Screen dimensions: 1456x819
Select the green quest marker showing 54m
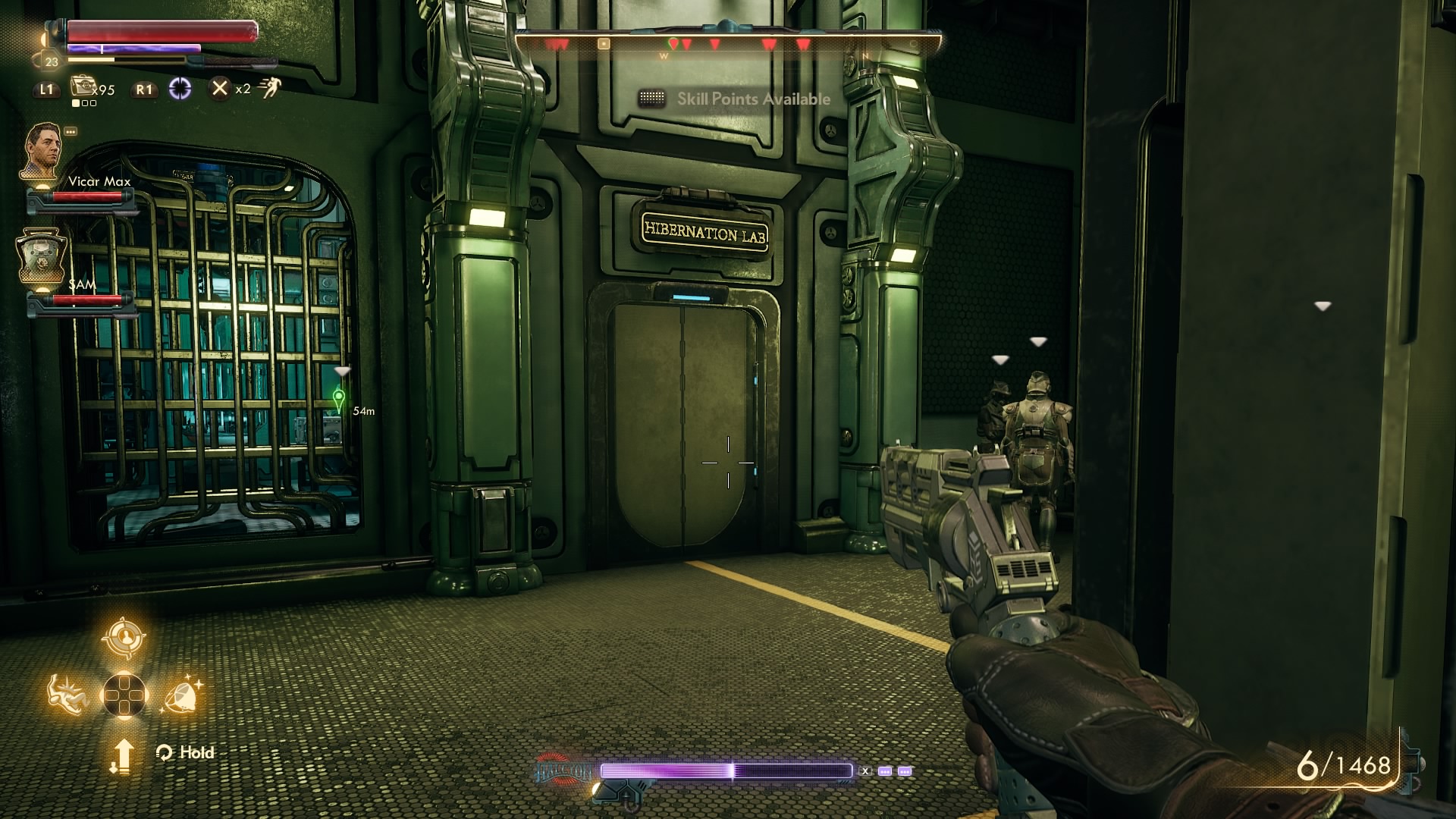pos(339,398)
